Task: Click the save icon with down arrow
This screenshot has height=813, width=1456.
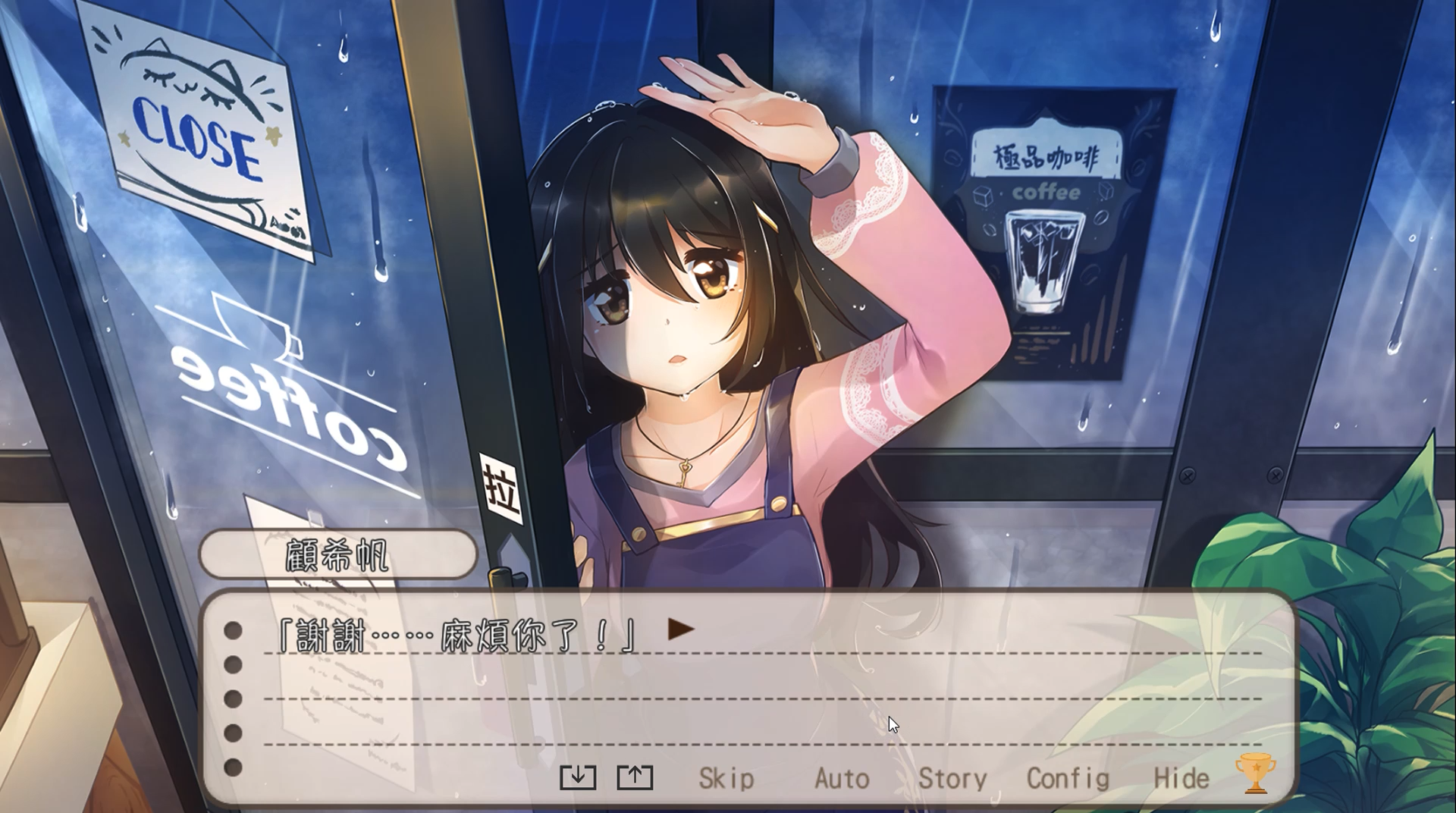Action: point(578,777)
